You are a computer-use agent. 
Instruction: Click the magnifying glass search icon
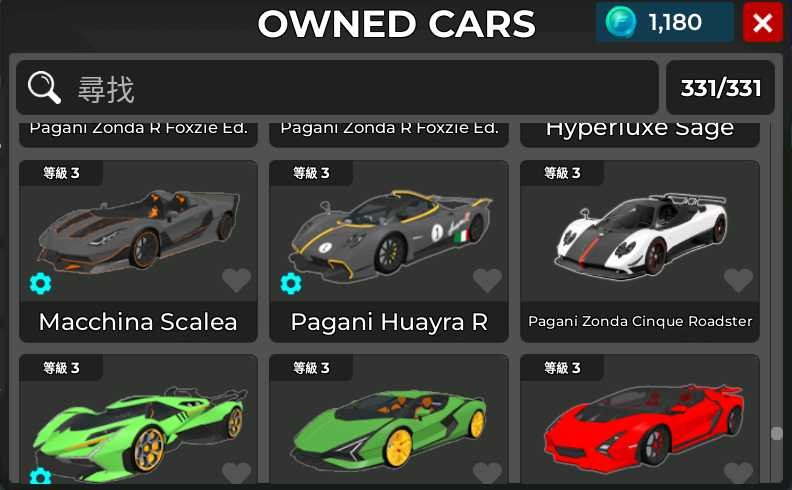pos(45,88)
